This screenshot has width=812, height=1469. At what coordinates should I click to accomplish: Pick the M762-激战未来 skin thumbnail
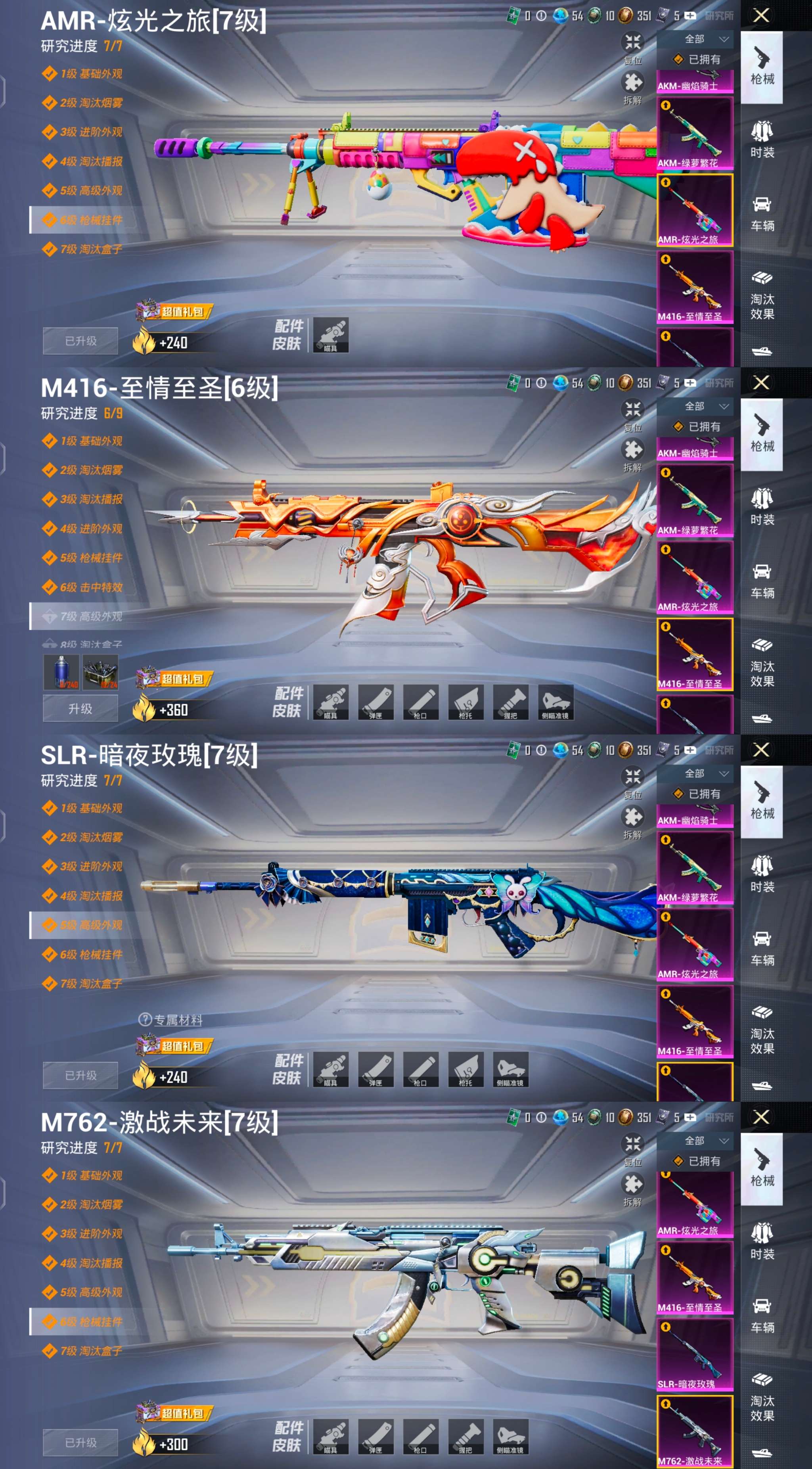(x=695, y=1431)
